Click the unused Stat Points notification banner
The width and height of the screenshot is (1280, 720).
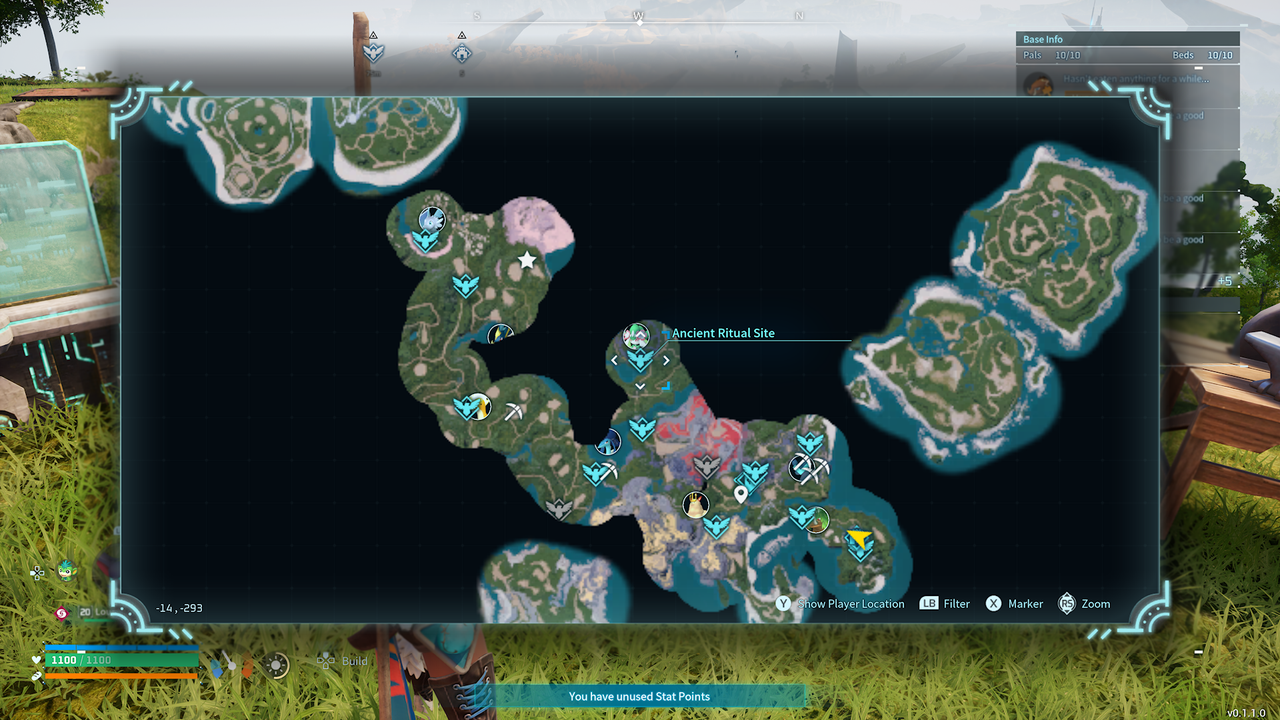[640, 696]
